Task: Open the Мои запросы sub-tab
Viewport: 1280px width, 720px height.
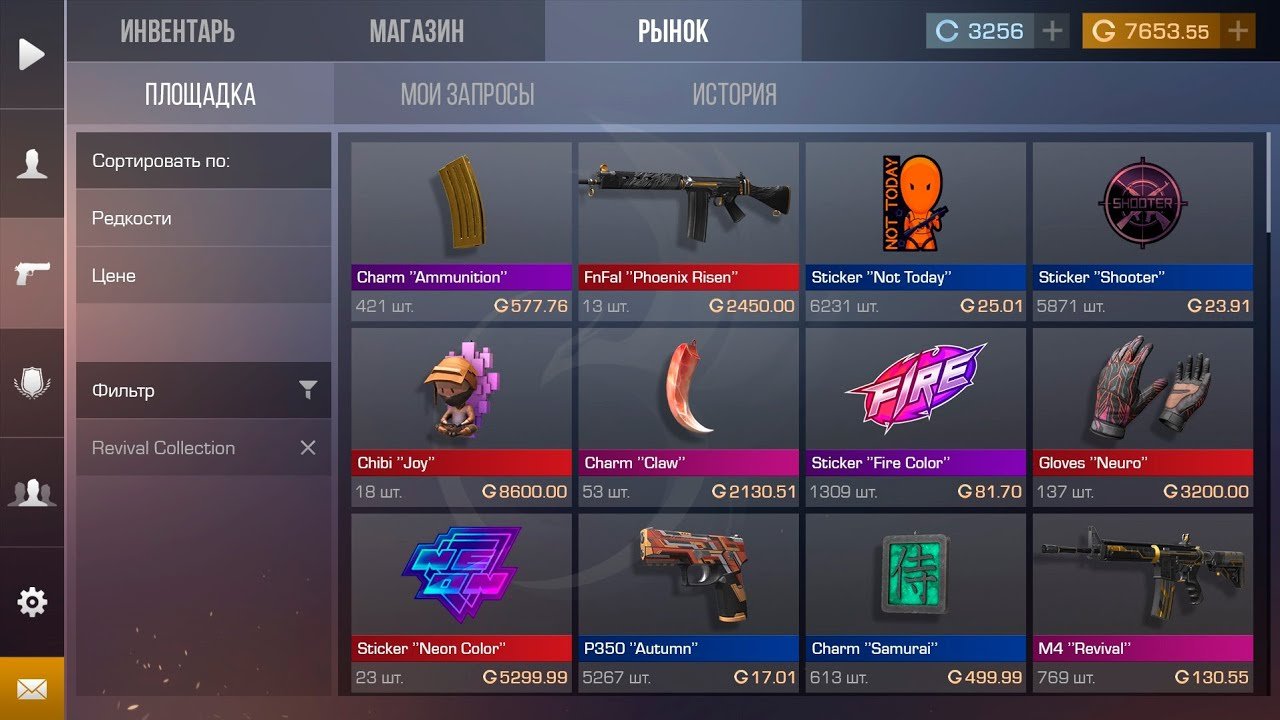Action: (x=467, y=95)
